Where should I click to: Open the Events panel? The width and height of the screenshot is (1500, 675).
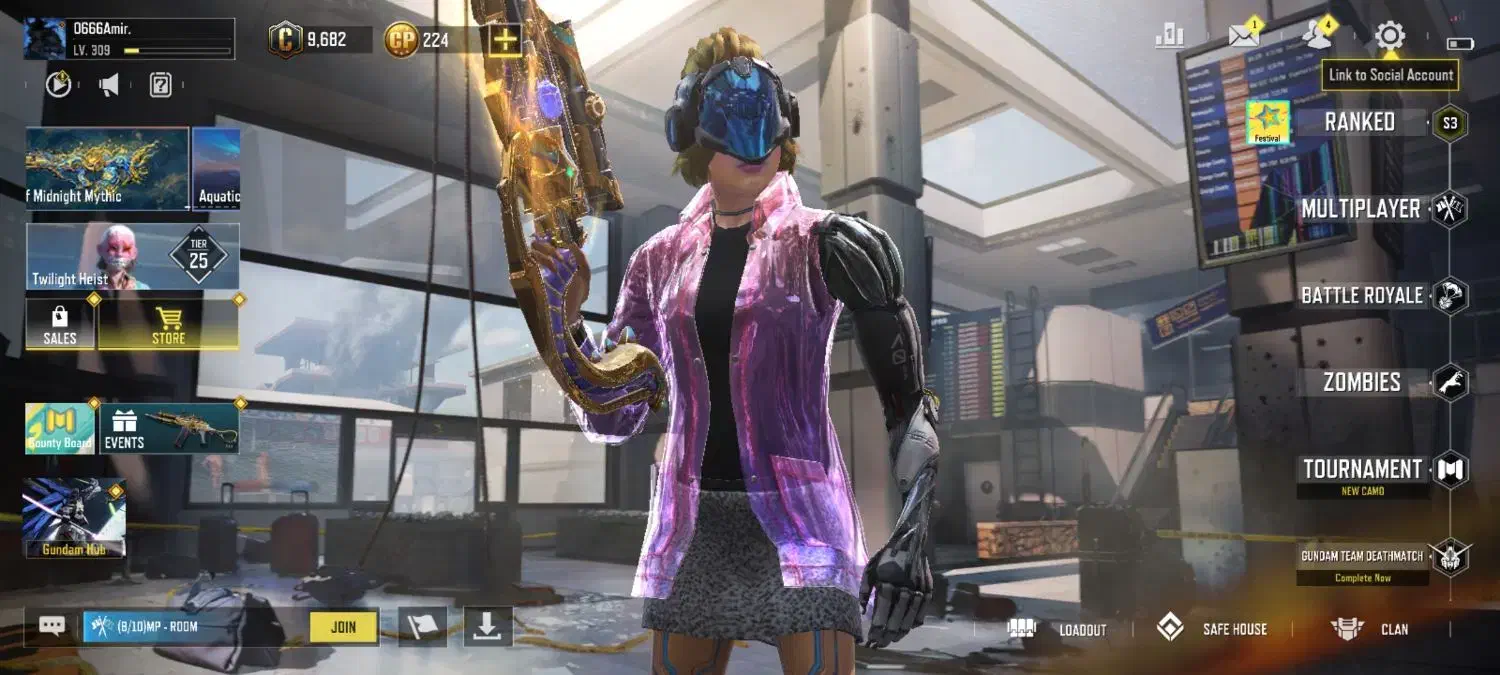168,429
